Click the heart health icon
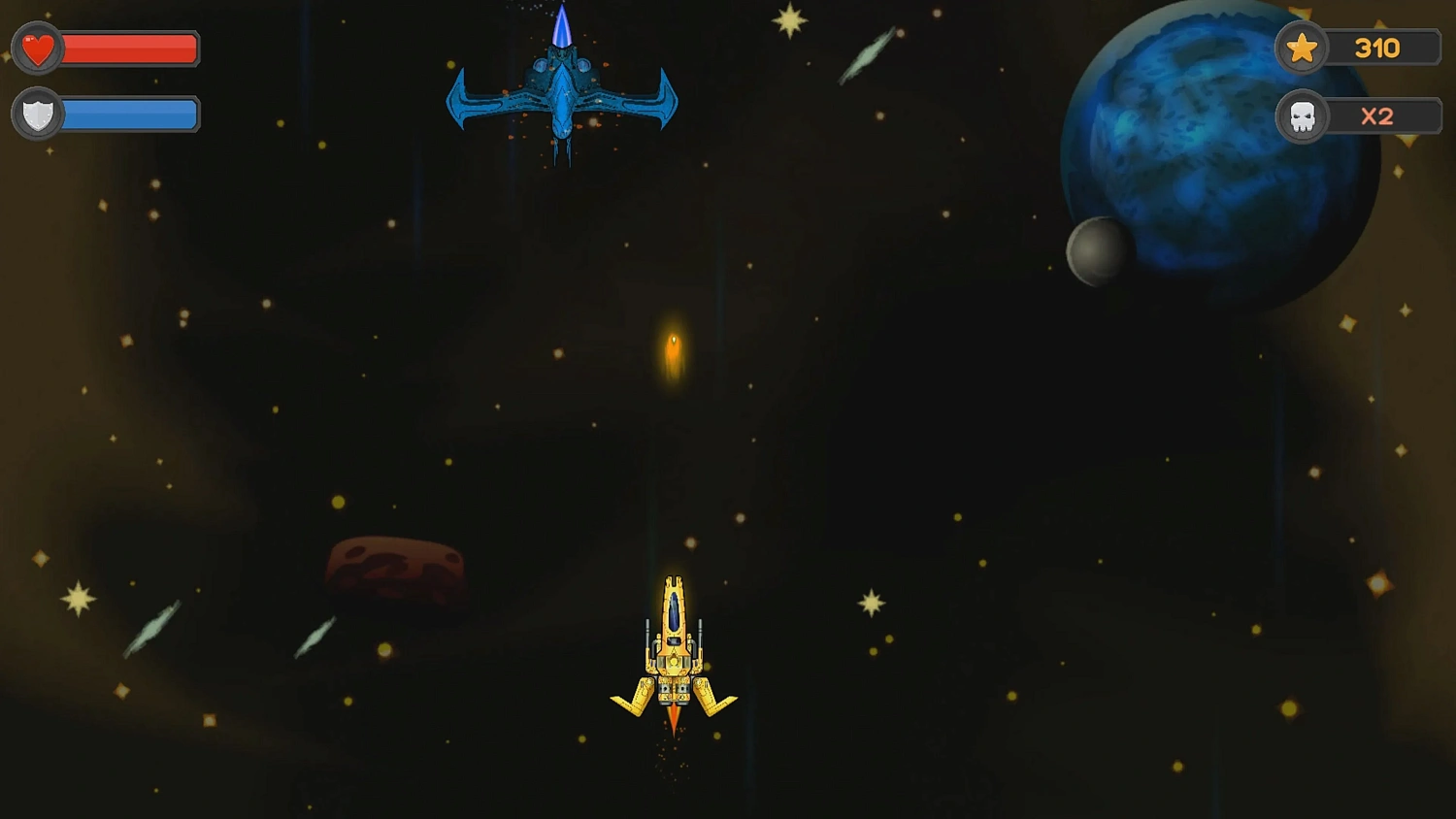The width and height of the screenshot is (1456, 819). (x=37, y=48)
